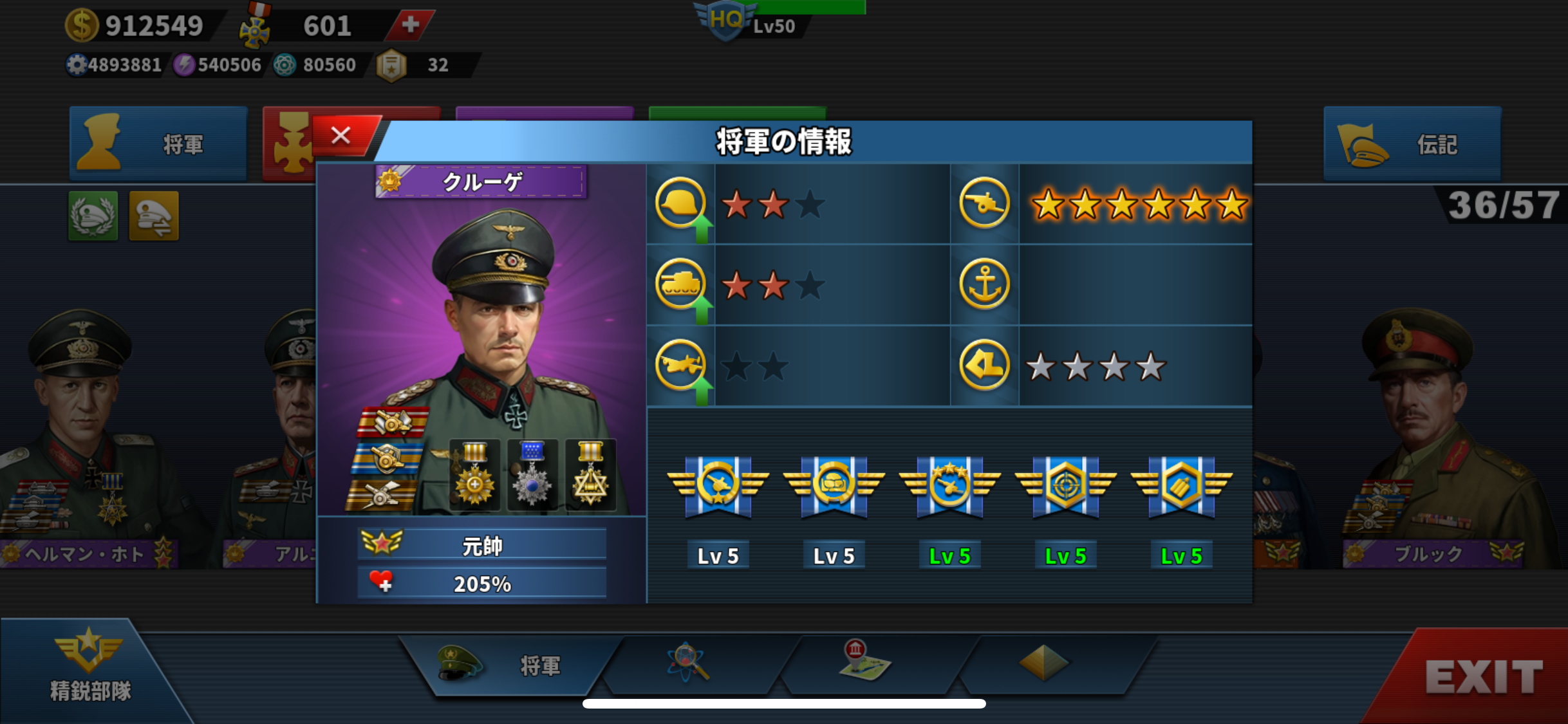Choose the ヘルマン・ホト general portrait

[x=84, y=438]
